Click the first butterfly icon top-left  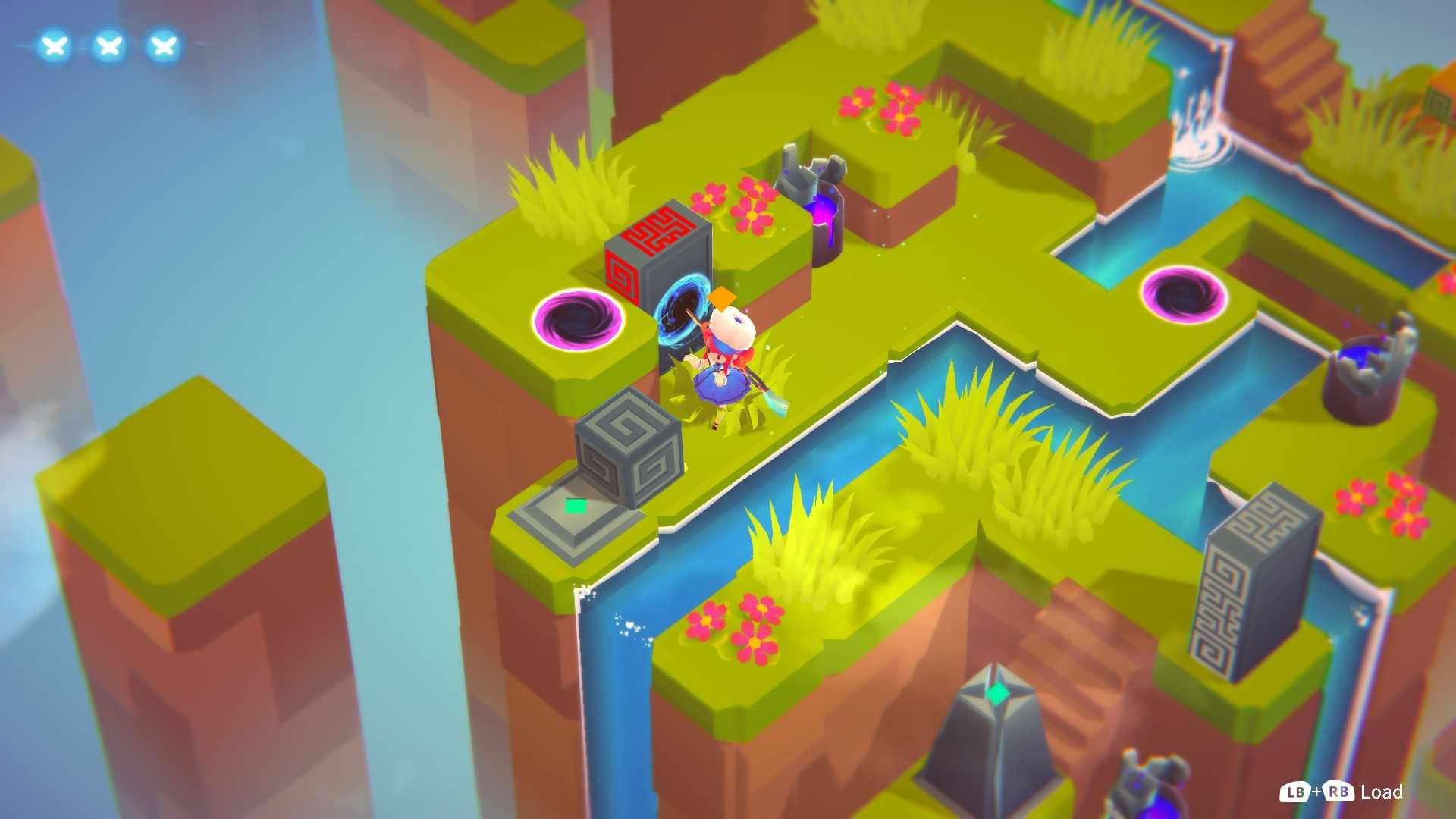(53, 45)
